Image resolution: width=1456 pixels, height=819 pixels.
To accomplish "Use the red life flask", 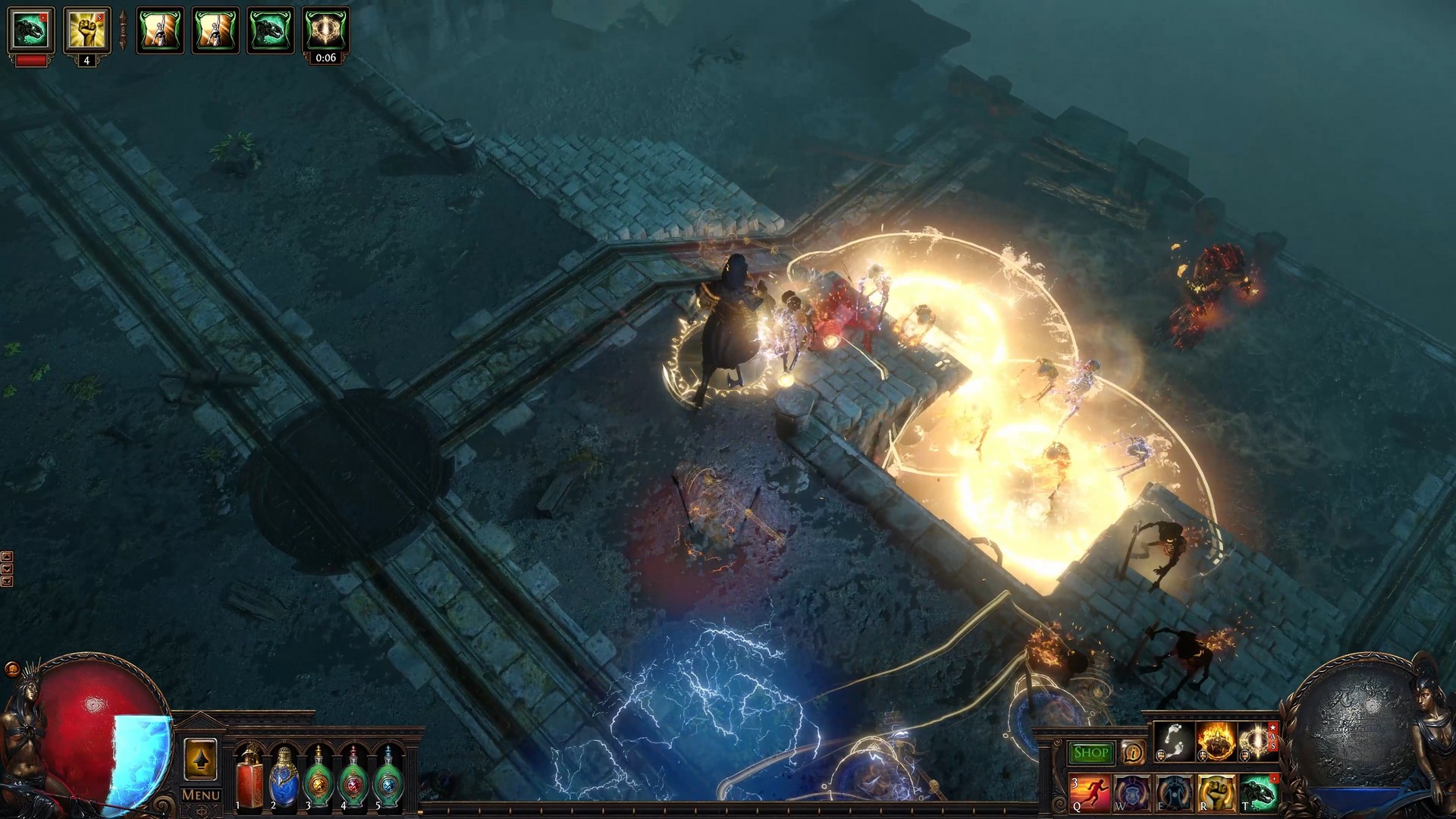I will pyautogui.click(x=248, y=778).
